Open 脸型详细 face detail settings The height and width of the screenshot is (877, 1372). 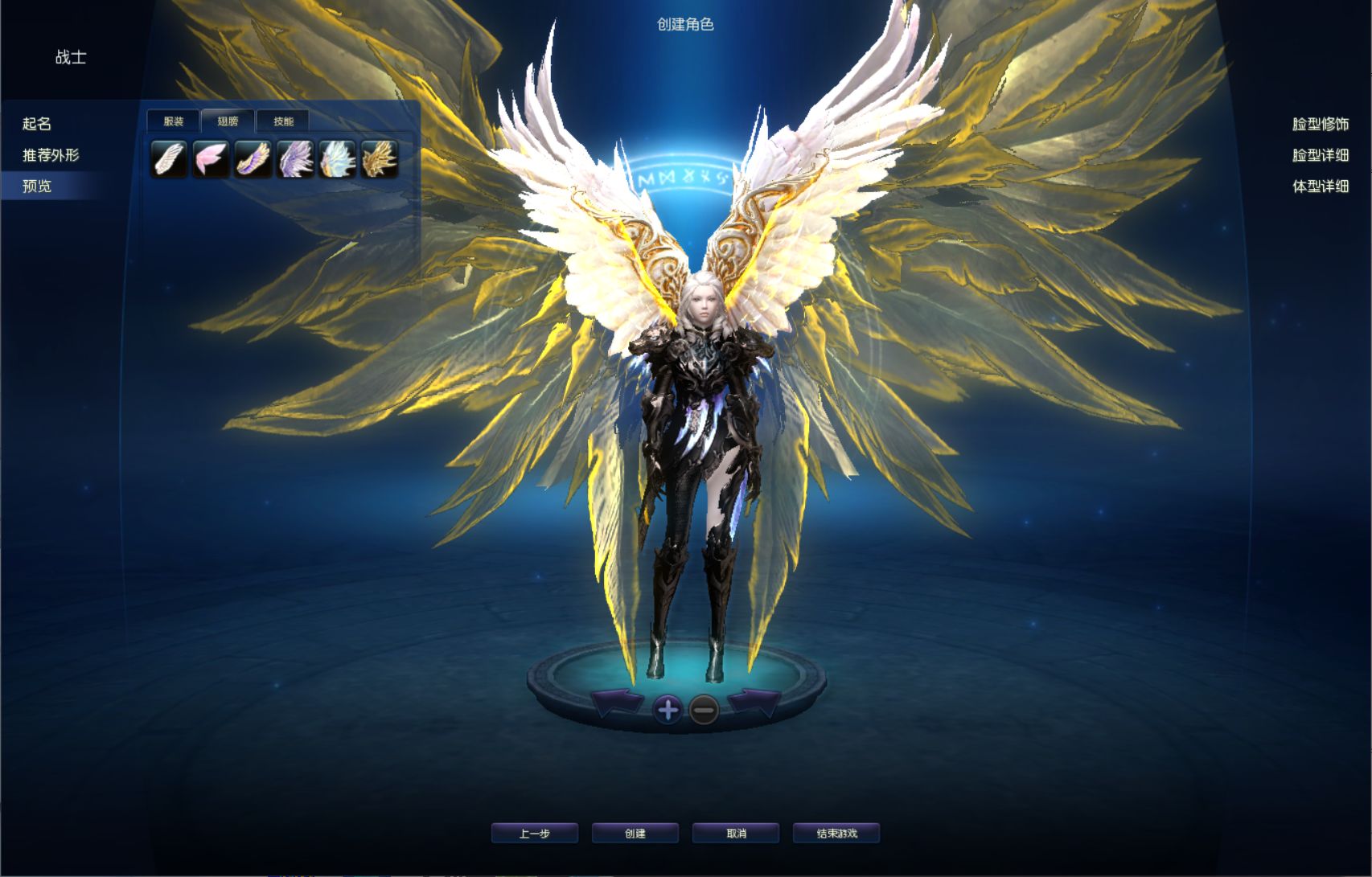coord(1320,155)
